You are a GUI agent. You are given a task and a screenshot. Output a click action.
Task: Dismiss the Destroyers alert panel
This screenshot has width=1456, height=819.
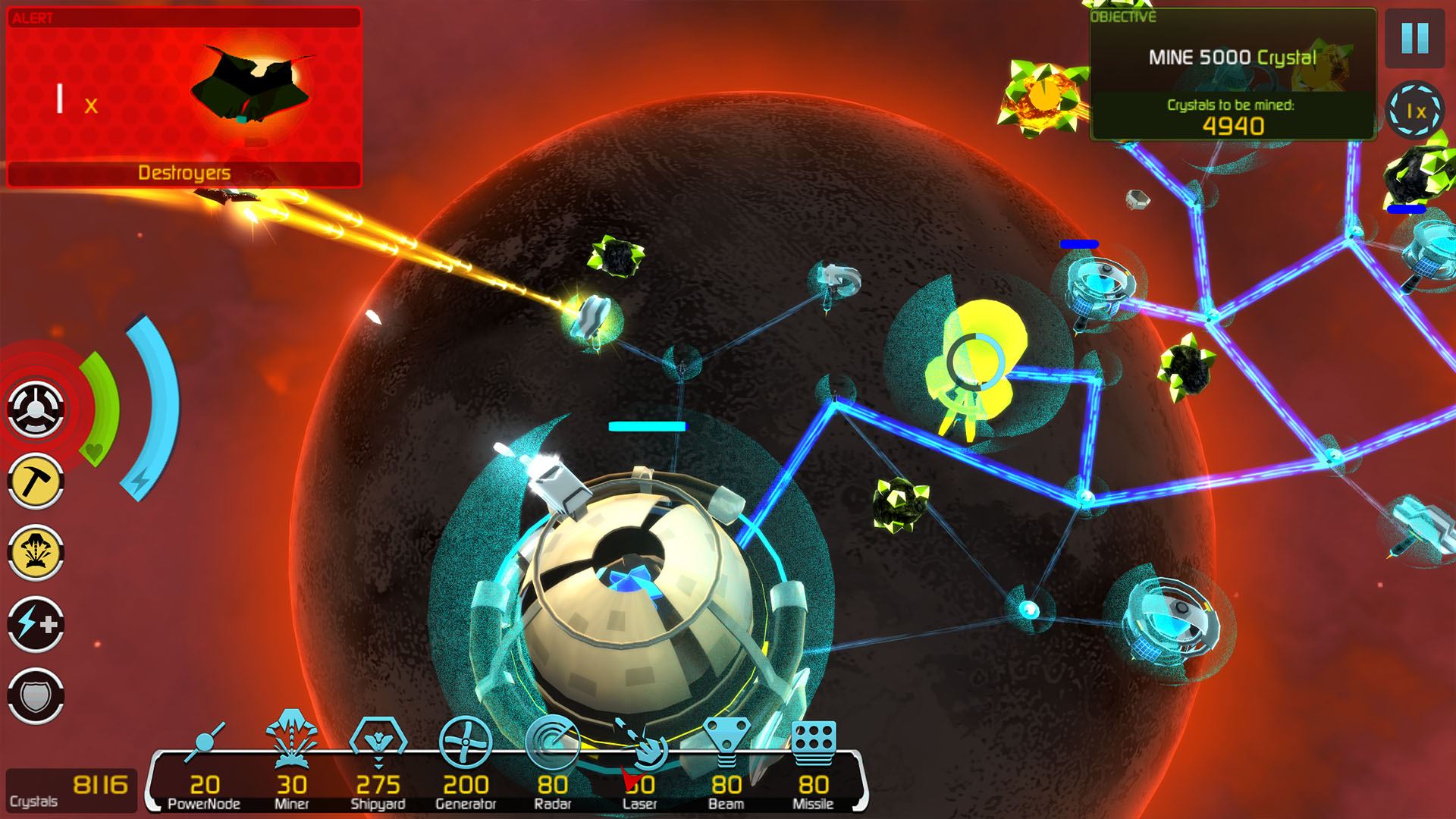(x=184, y=95)
